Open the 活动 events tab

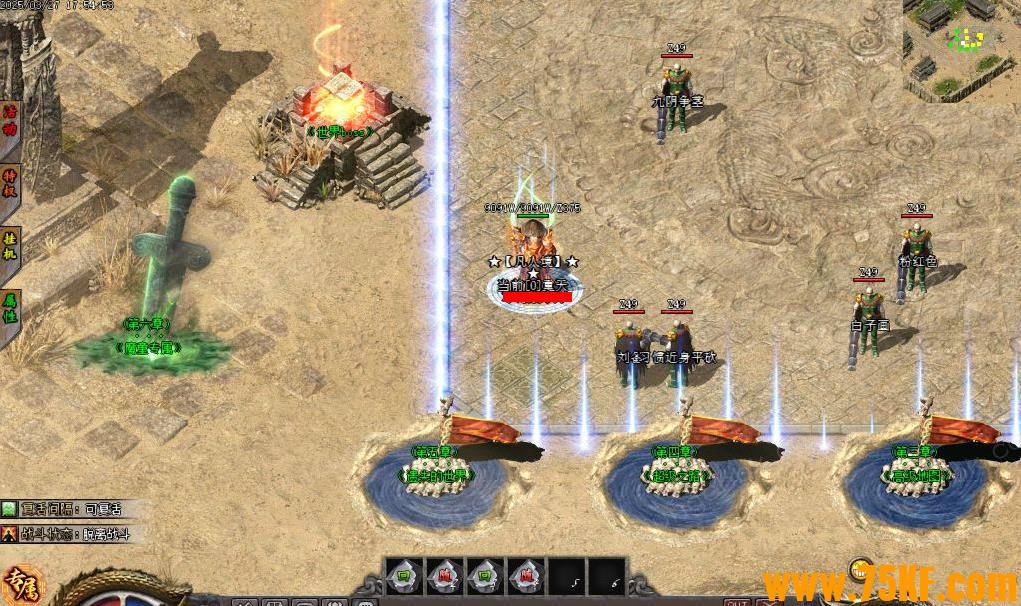coord(9,119)
